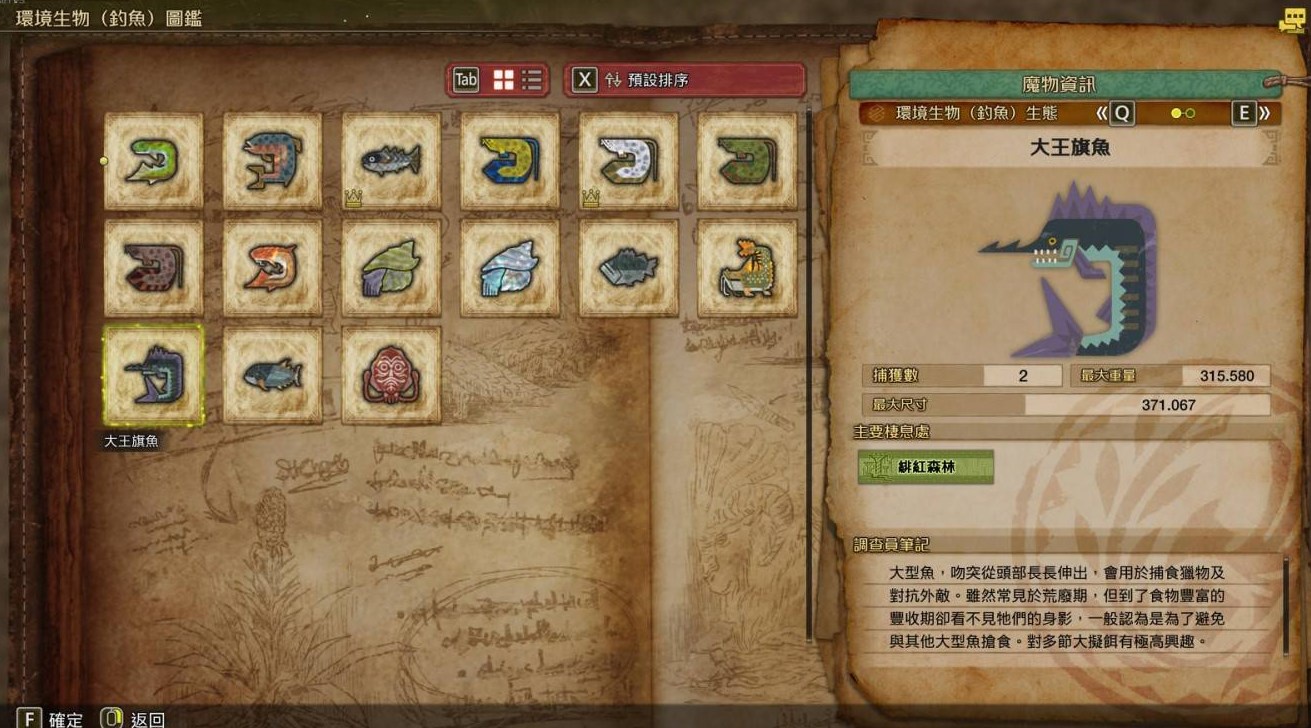Select the blue spotted trout tile
The width and height of the screenshot is (1311, 728).
[x=273, y=161]
